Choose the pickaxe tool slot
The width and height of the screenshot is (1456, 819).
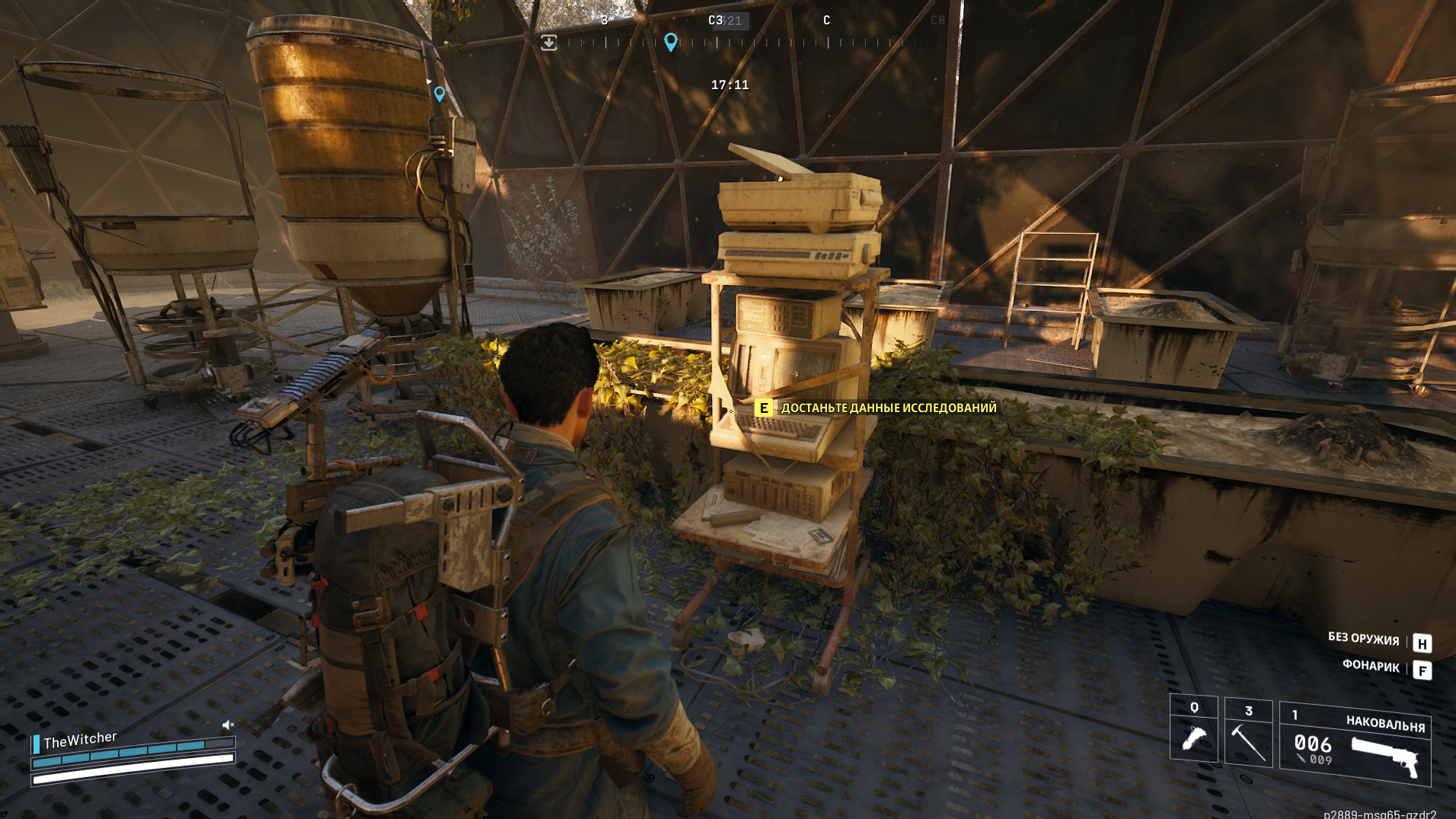point(1248,734)
